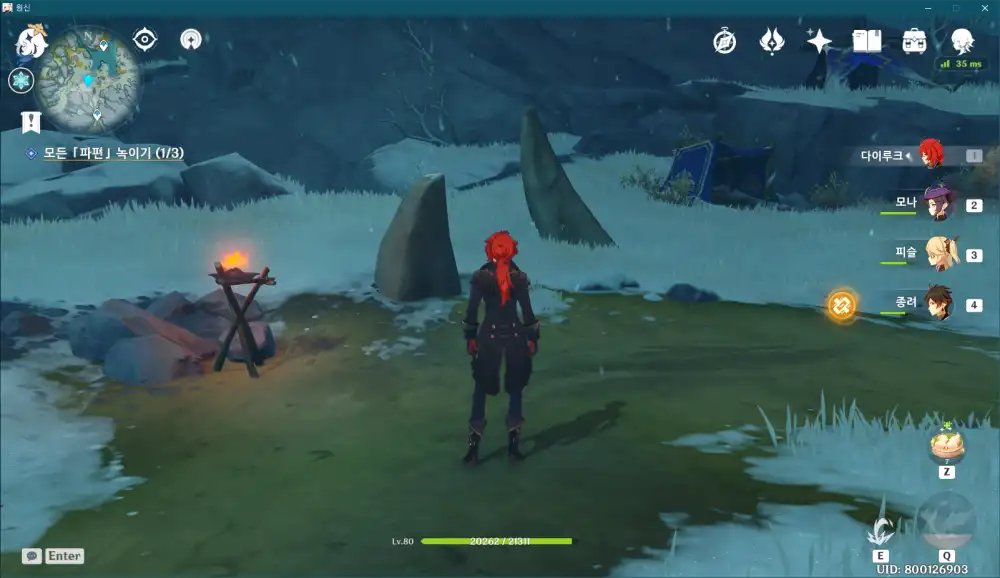Open the four-pointed star wish icon
The height and width of the screenshot is (578, 1000).
point(819,41)
